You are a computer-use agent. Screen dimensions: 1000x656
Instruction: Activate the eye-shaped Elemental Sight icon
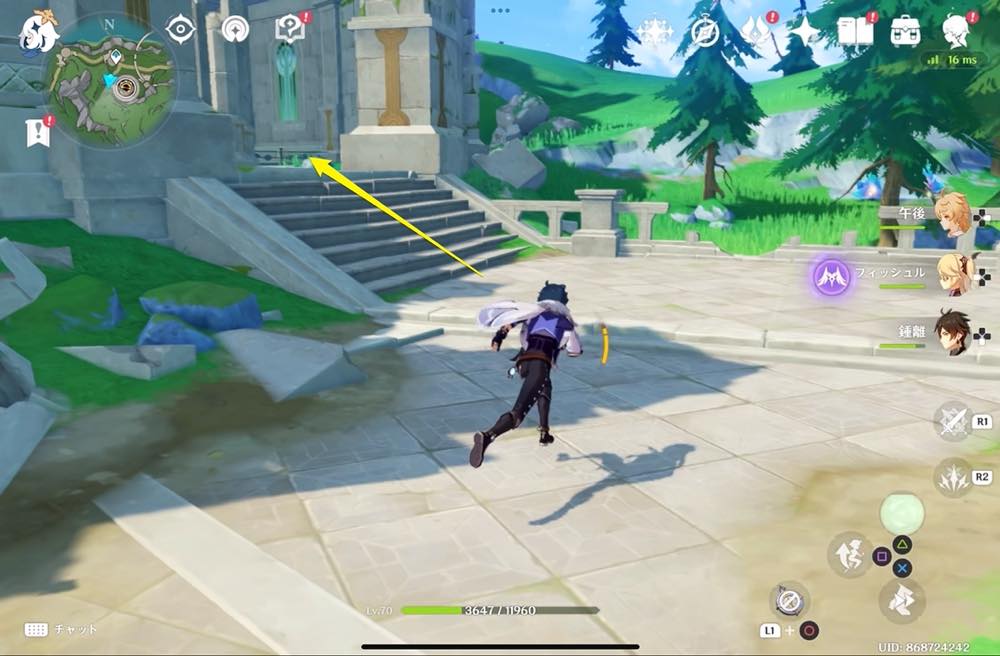pos(181,30)
